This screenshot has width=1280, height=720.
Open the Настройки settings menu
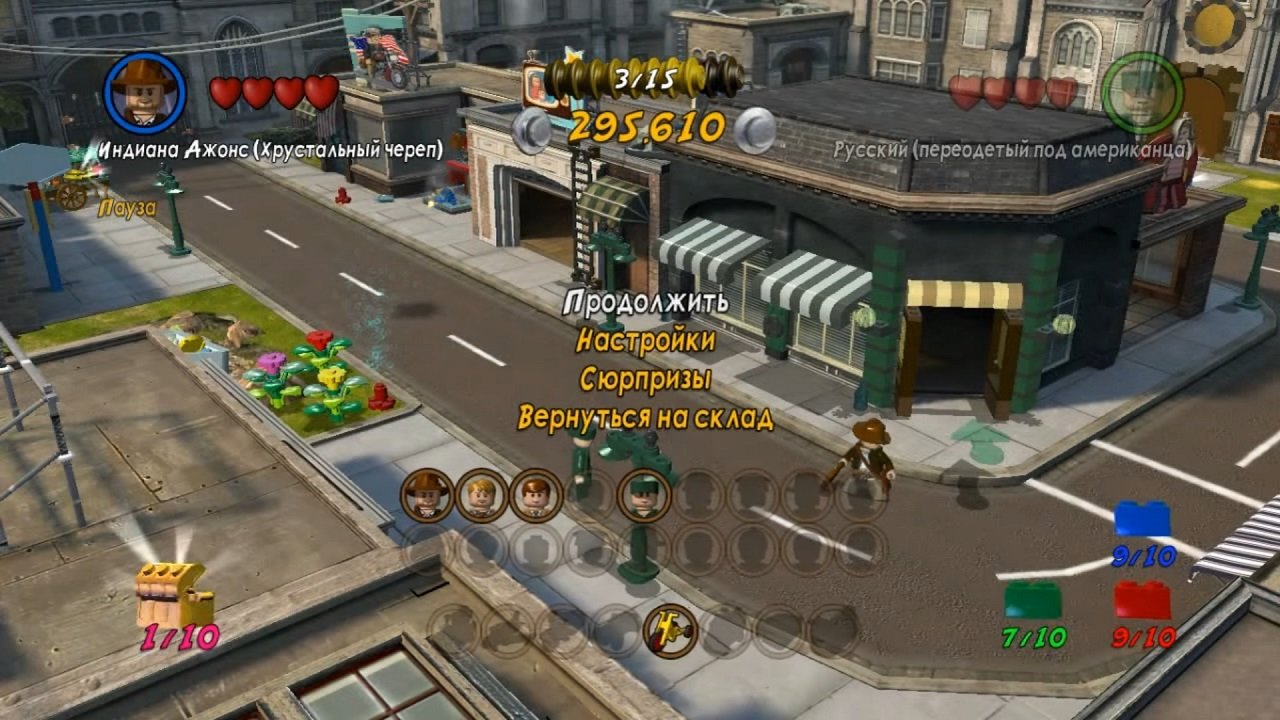(x=646, y=340)
